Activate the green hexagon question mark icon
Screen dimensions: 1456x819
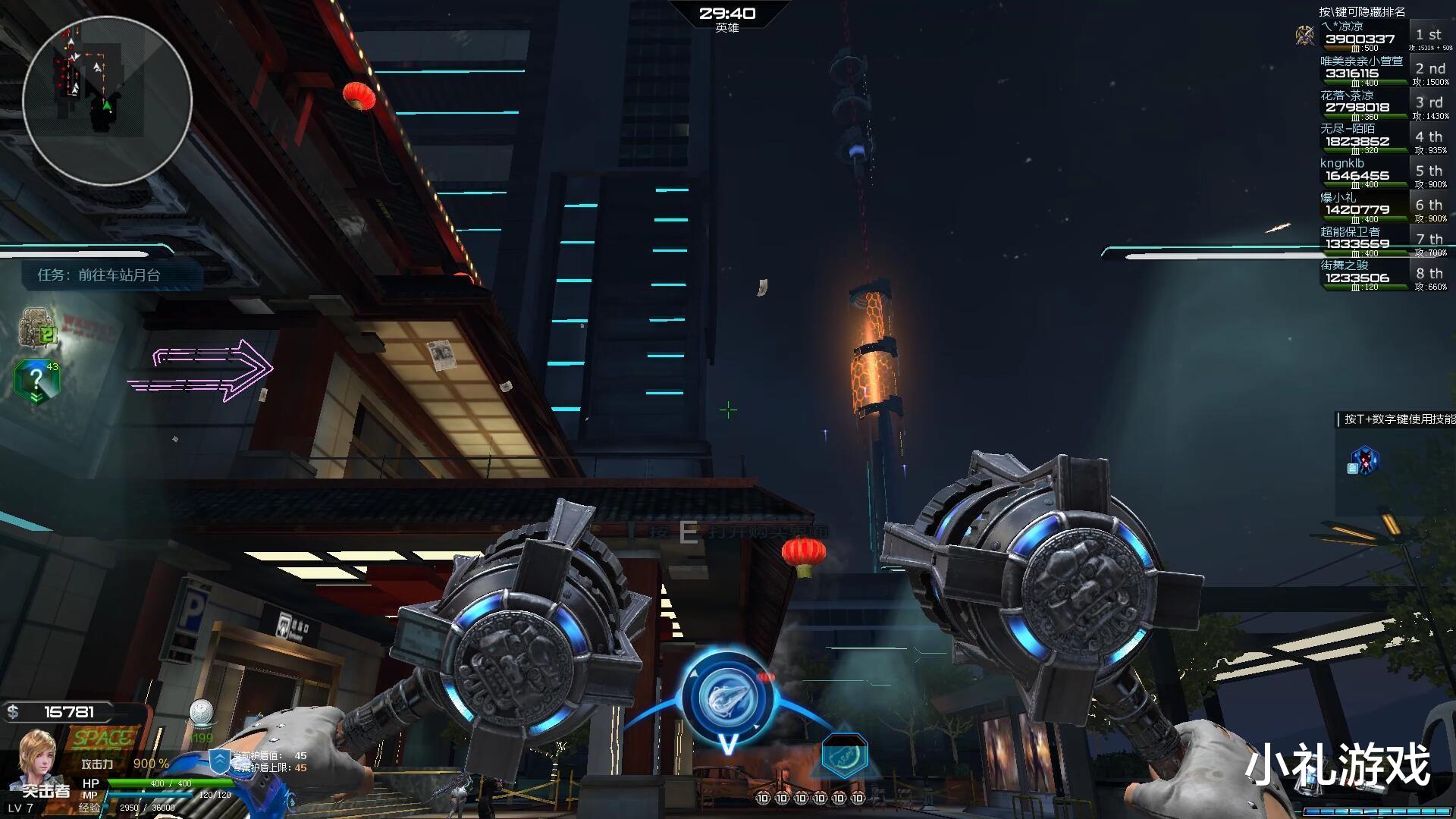coord(36,381)
